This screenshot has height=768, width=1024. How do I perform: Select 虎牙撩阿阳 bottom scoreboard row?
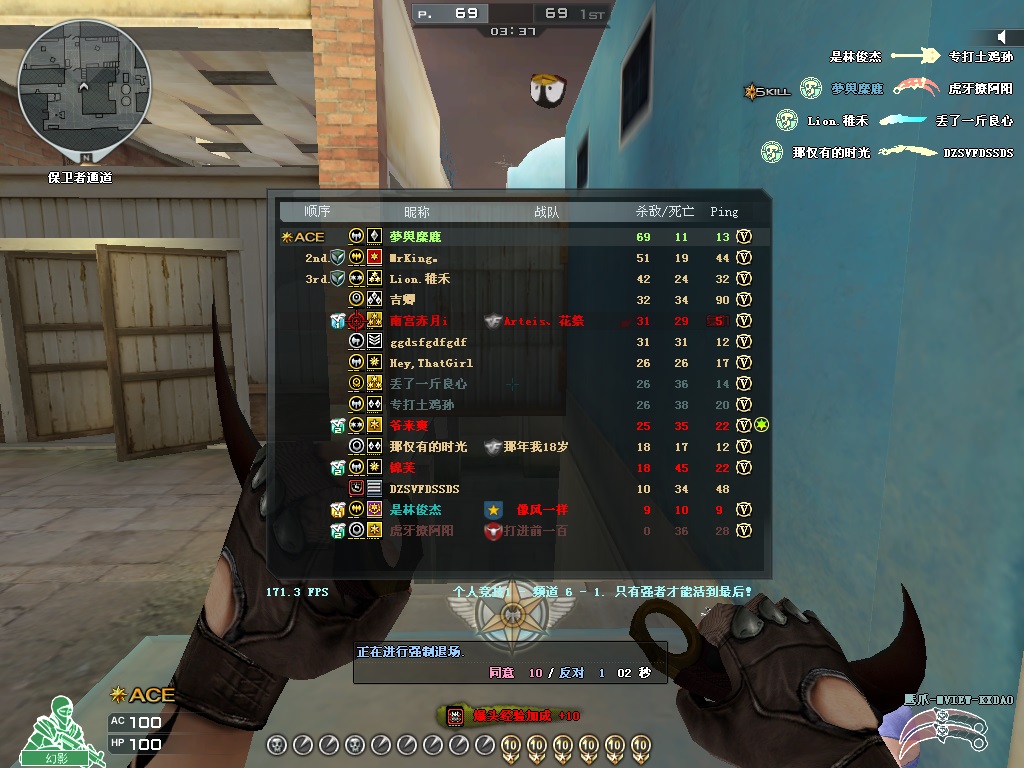tap(421, 531)
